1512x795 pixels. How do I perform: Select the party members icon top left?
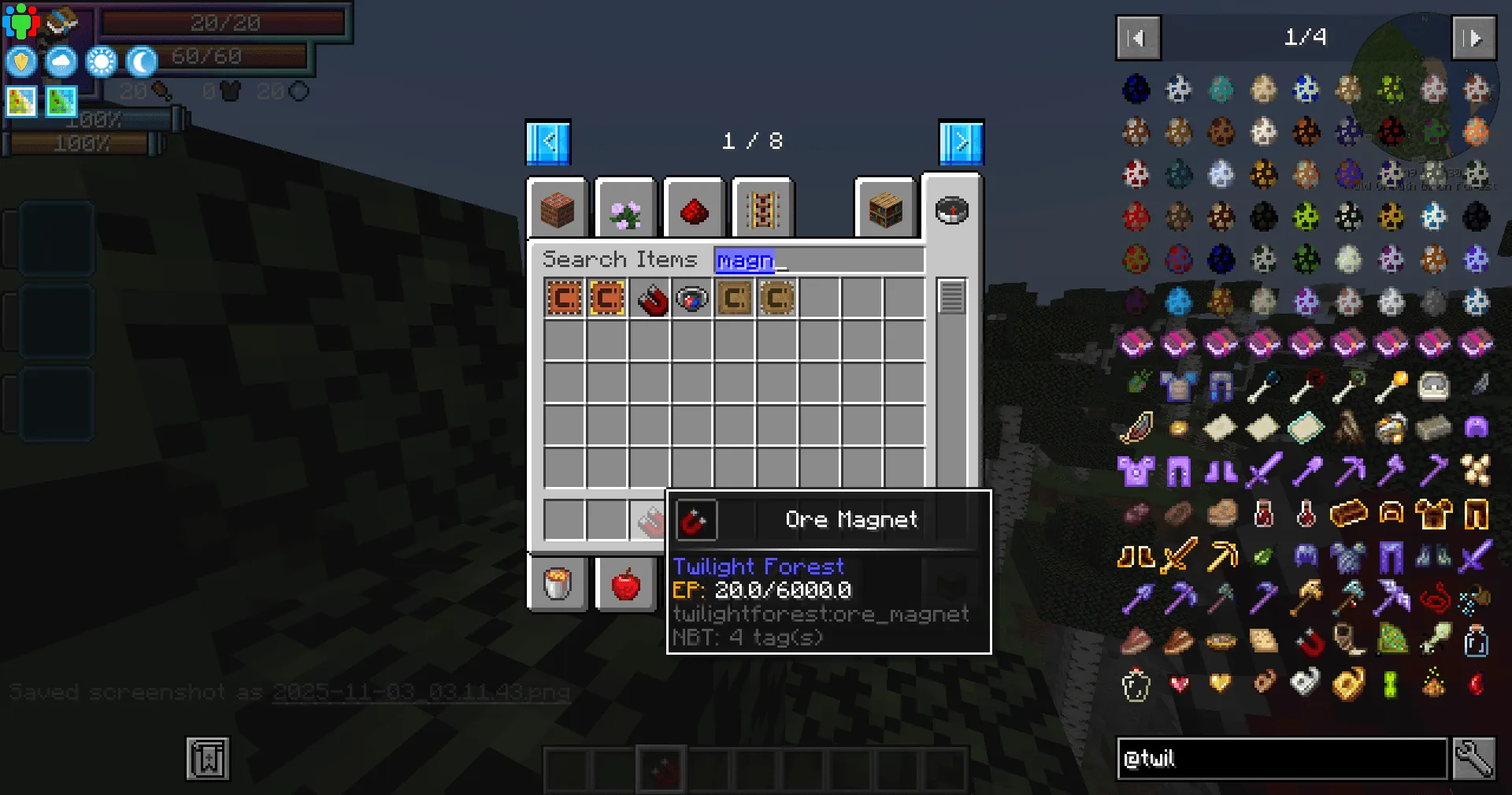tap(23, 21)
